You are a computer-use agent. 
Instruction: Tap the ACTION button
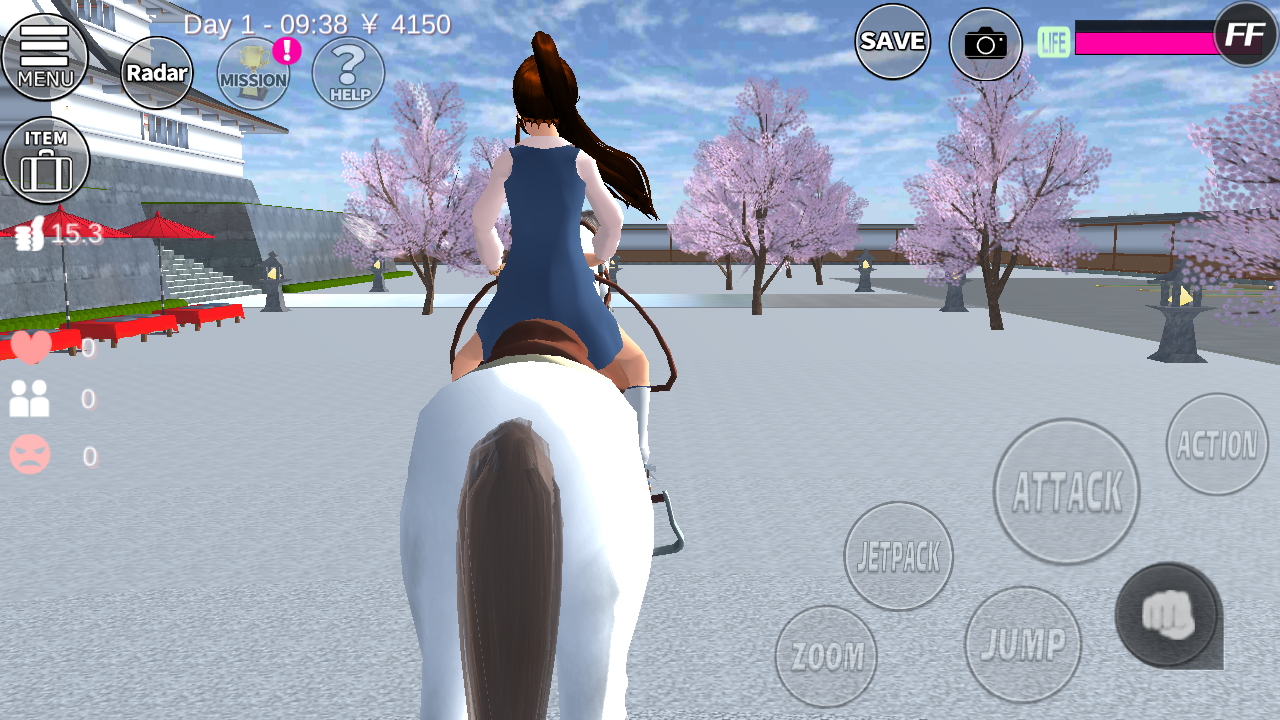(x=1217, y=444)
